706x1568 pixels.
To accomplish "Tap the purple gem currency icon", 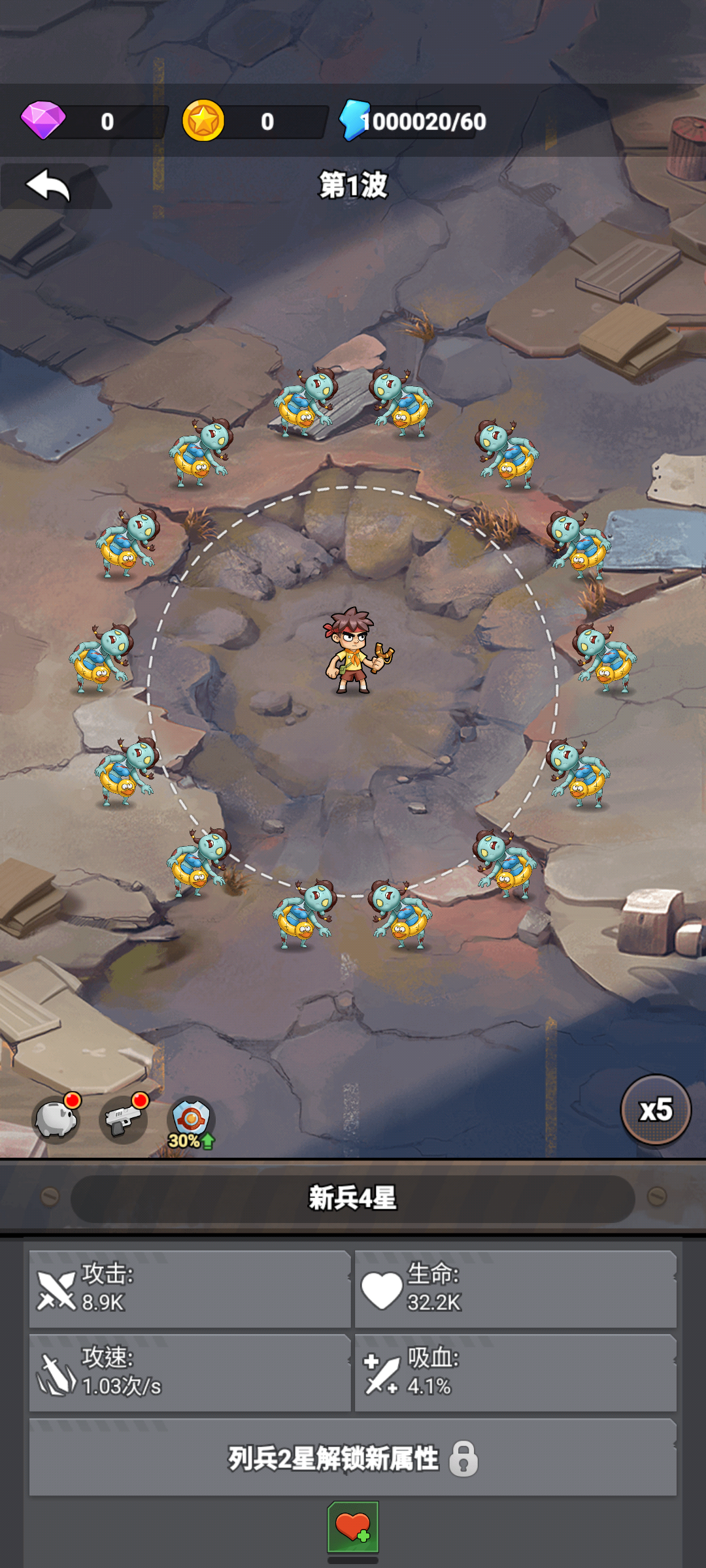I will click(43, 120).
